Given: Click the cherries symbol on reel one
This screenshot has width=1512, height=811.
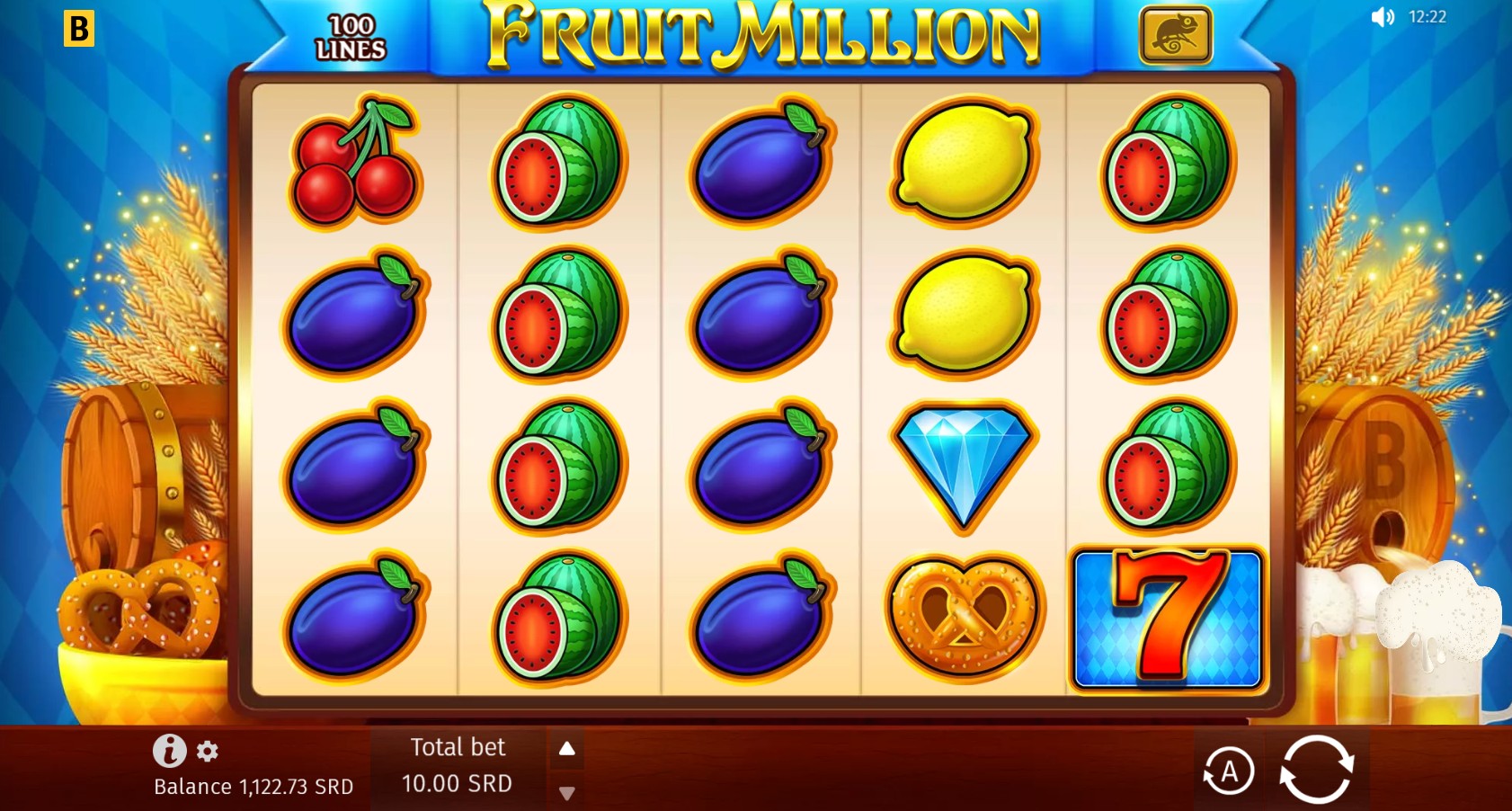Looking at the screenshot, I should tap(356, 166).
